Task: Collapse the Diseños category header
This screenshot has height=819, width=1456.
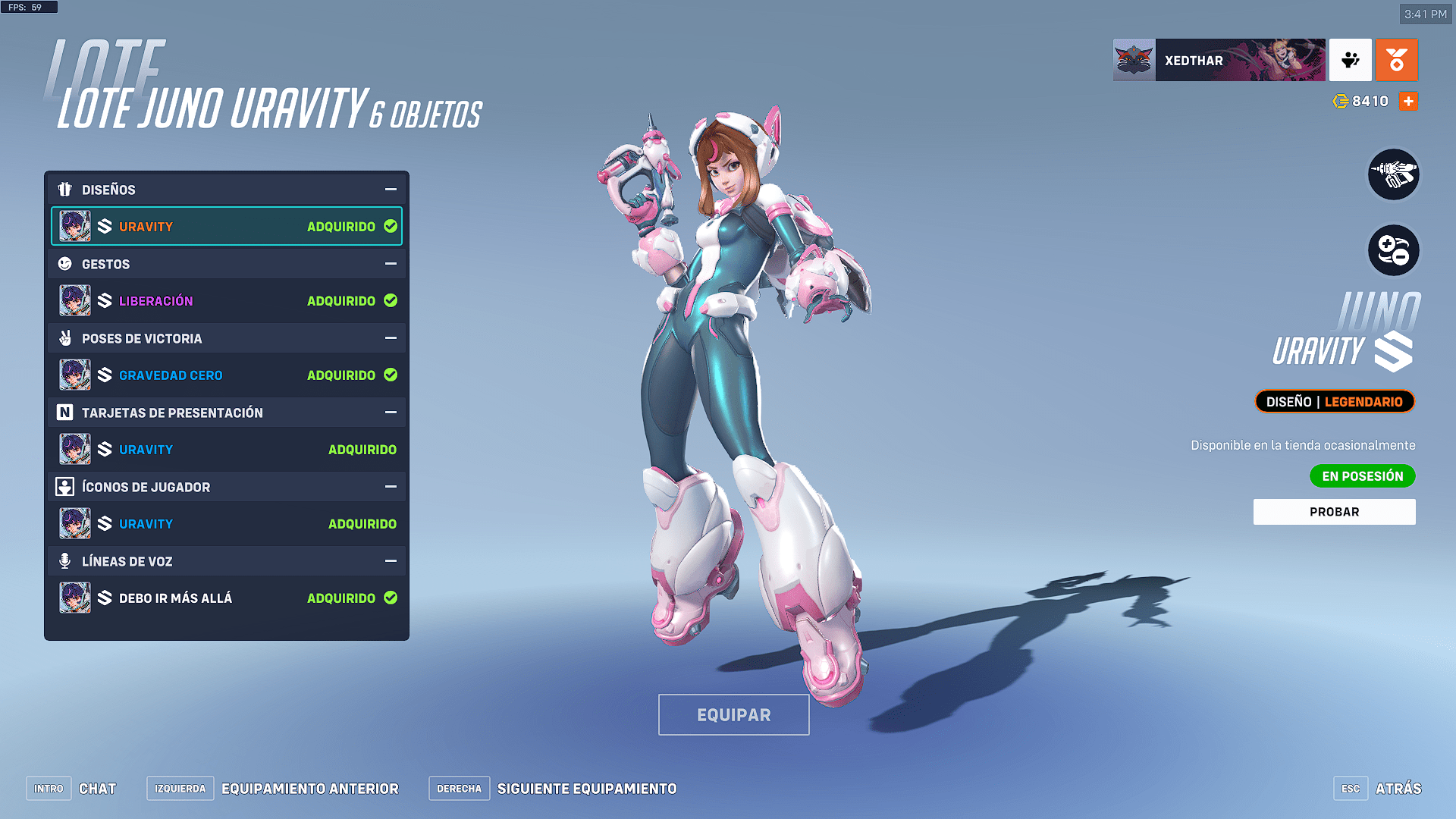Action: click(x=391, y=190)
